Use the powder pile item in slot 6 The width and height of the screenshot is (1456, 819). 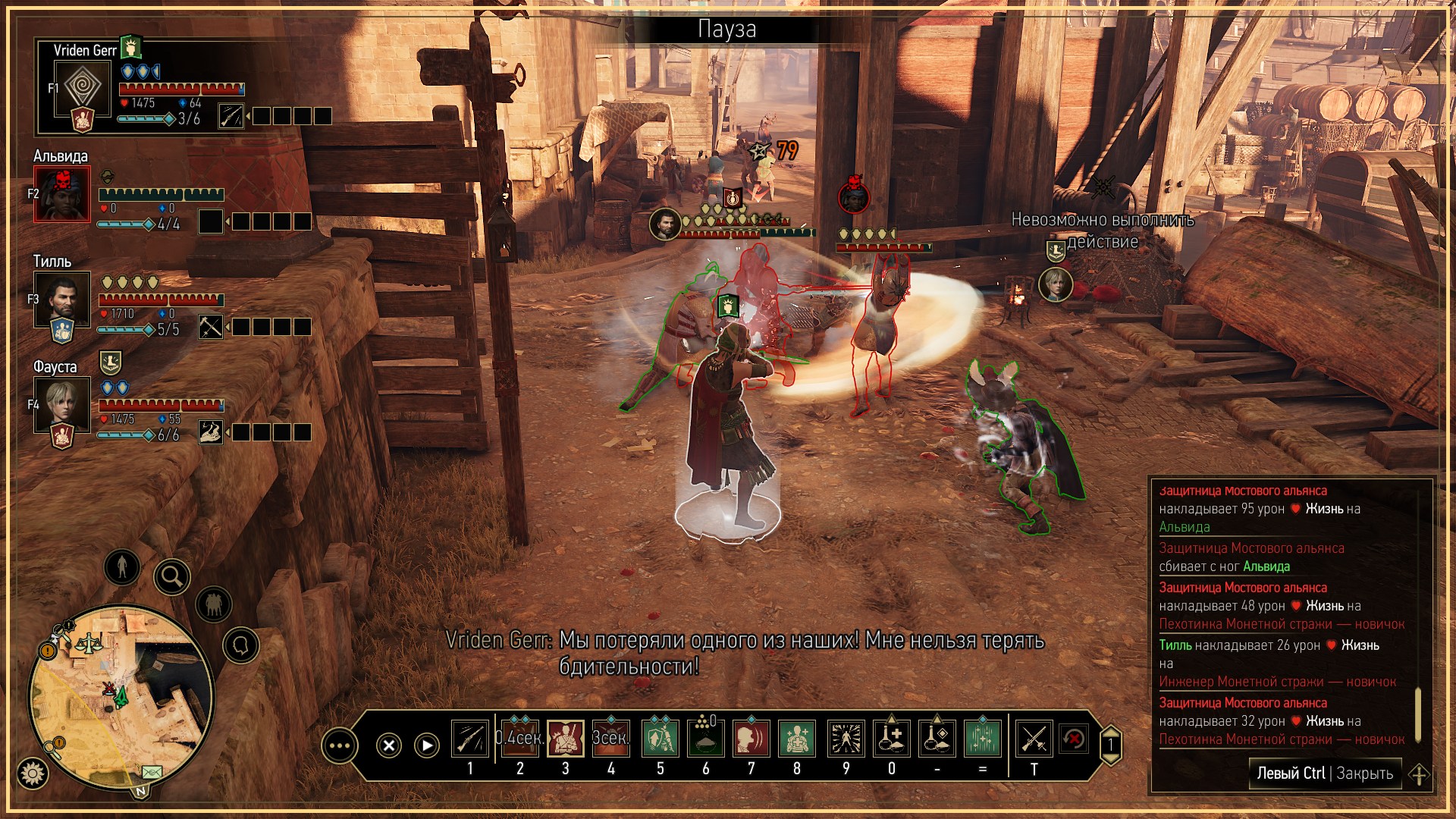click(705, 739)
